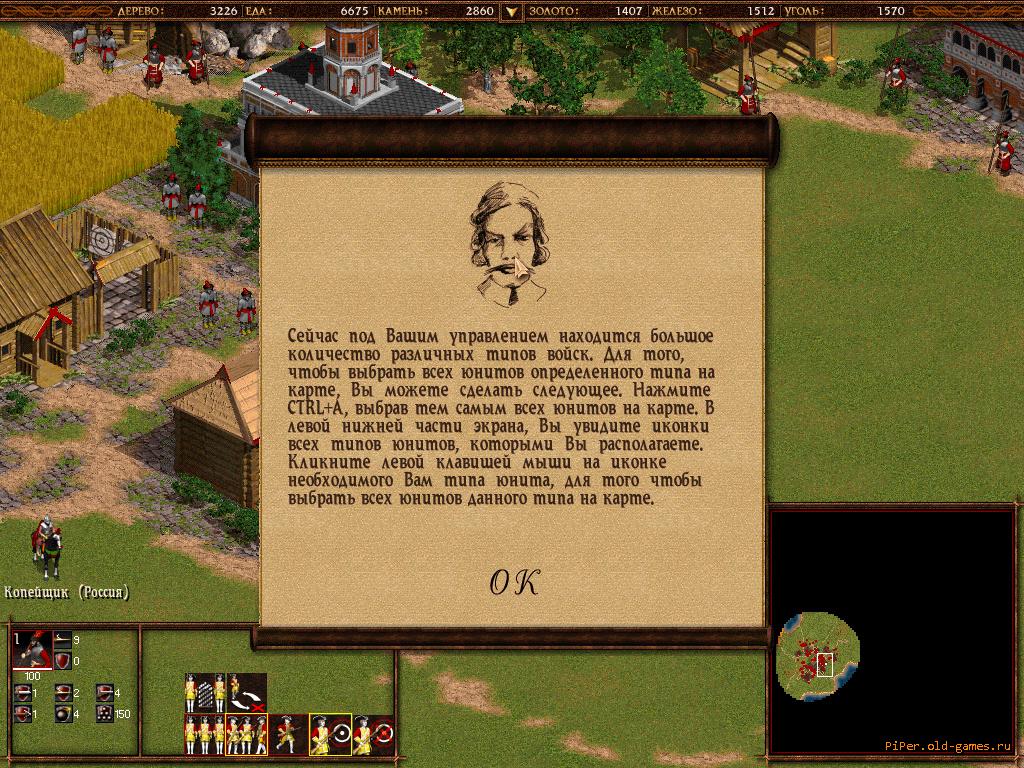
Task: Activate the shoulder-arms soldiers stance
Action: [x=246, y=735]
